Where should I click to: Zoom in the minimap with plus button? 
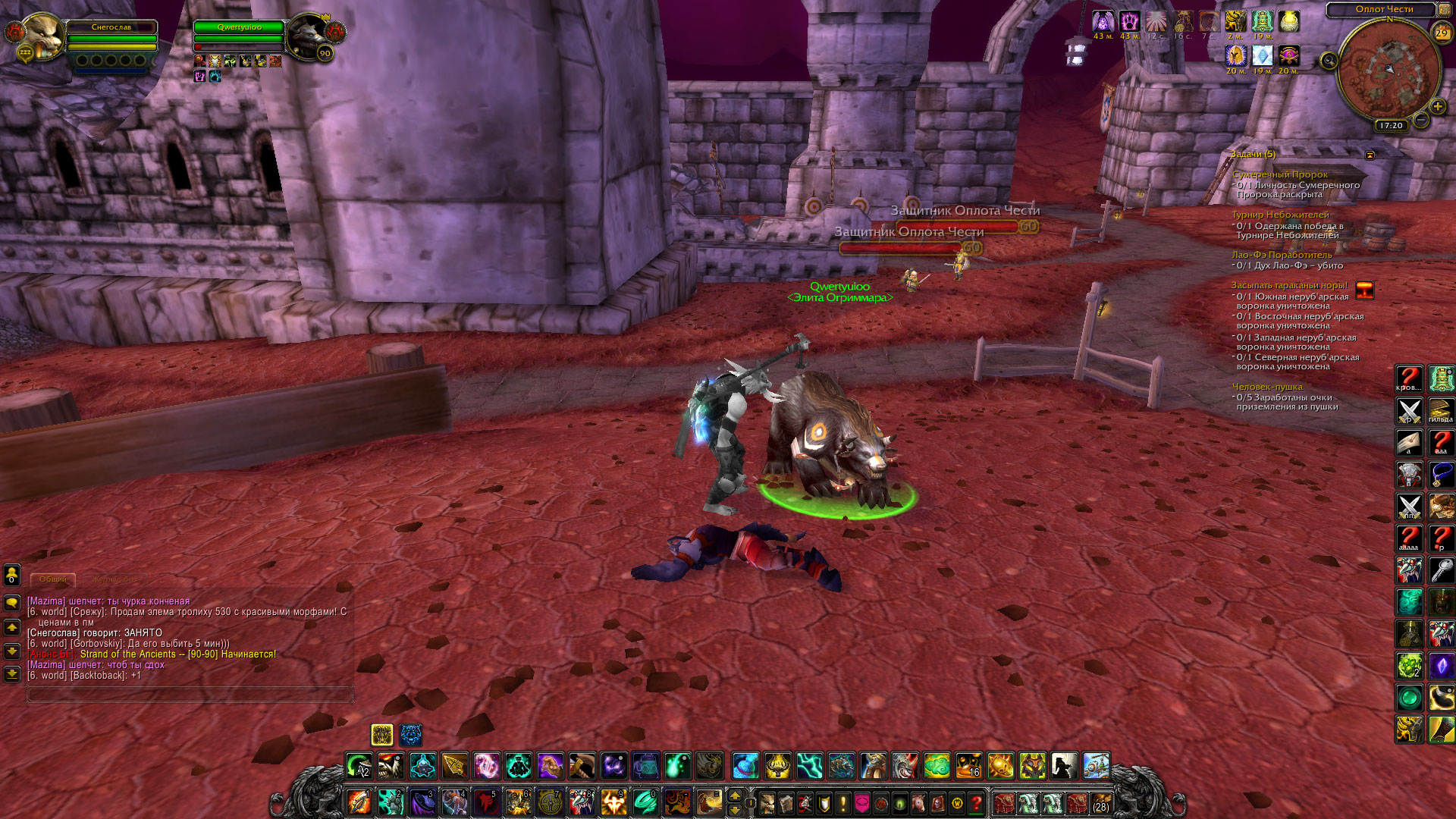point(1437,107)
